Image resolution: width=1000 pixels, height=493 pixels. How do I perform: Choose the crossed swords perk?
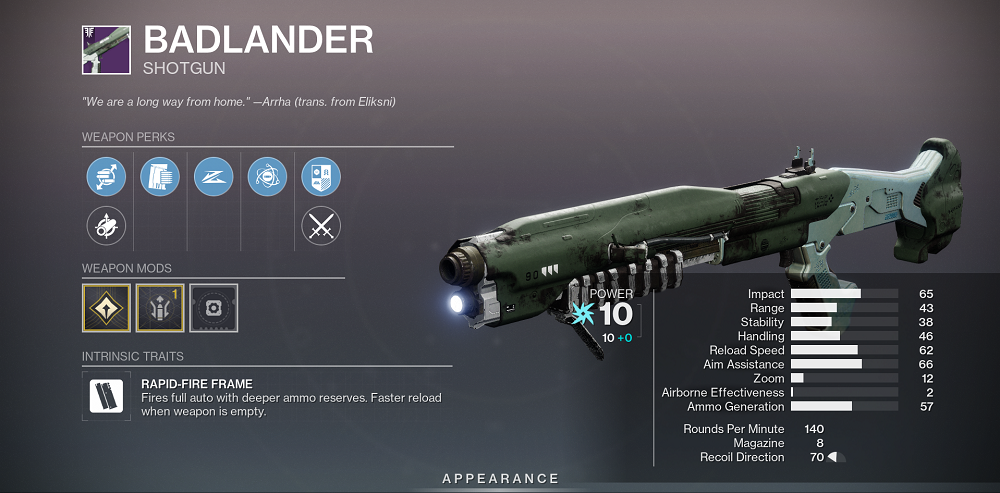click(321, 226)
